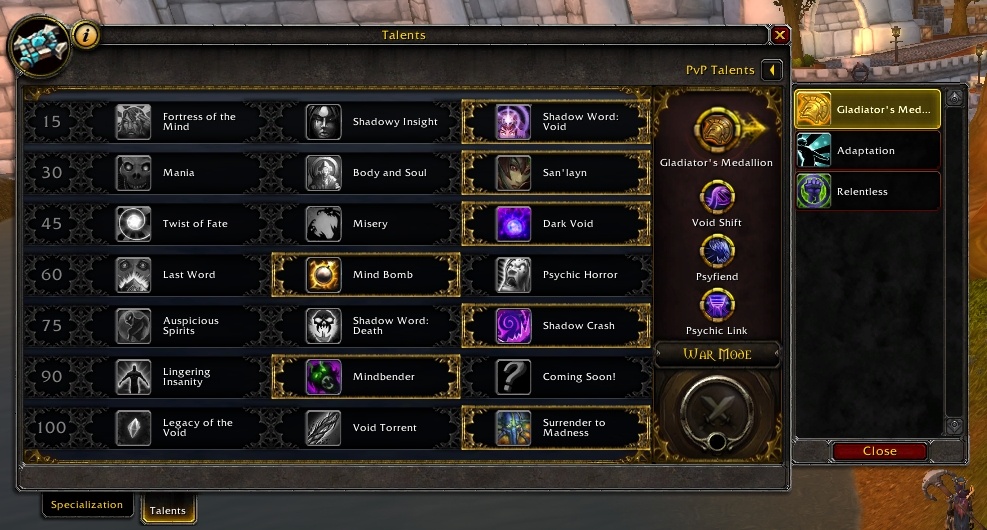Switch to the Specialization tab
The width and height of the screenshot is (987, 530).
(87, 505)
